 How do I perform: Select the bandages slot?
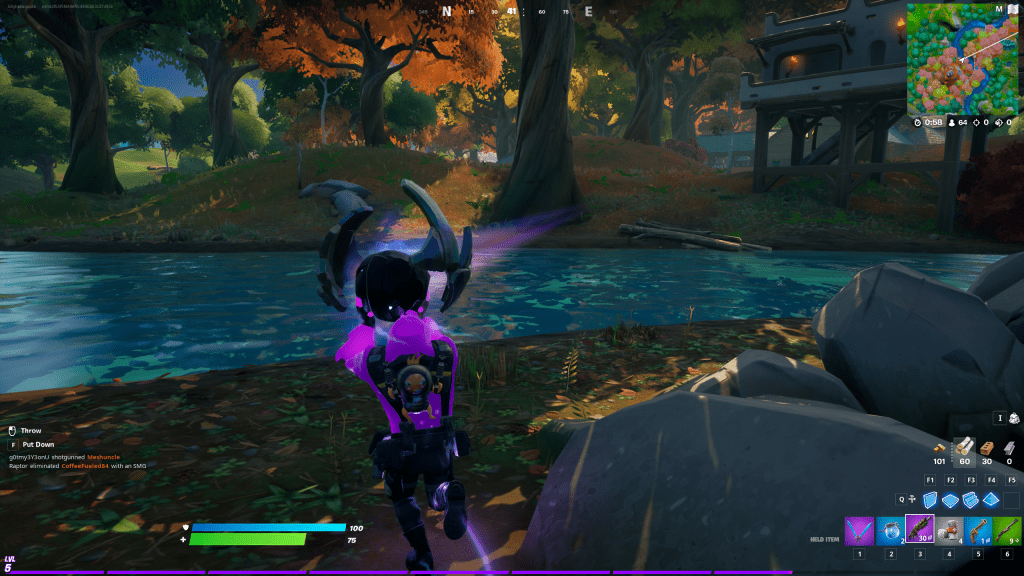pyautogui.click(x=949, y=530)
